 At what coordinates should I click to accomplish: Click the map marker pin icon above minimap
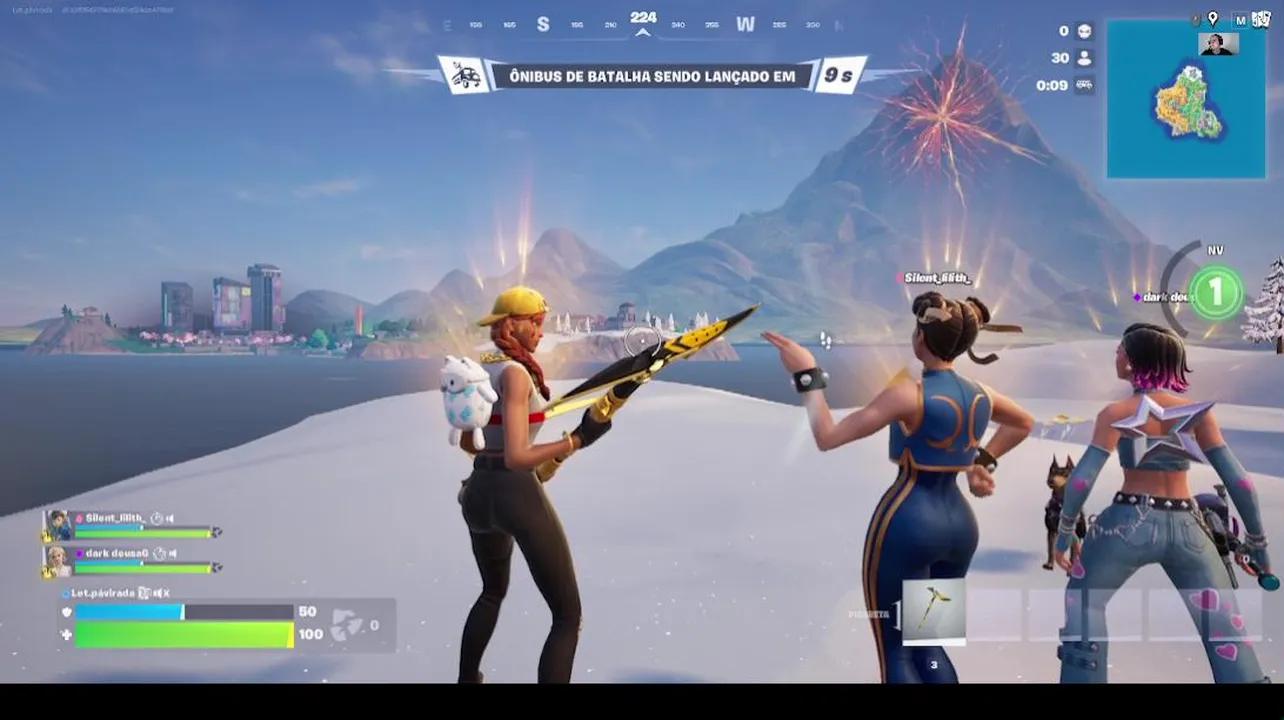(x=1213, y=18)
